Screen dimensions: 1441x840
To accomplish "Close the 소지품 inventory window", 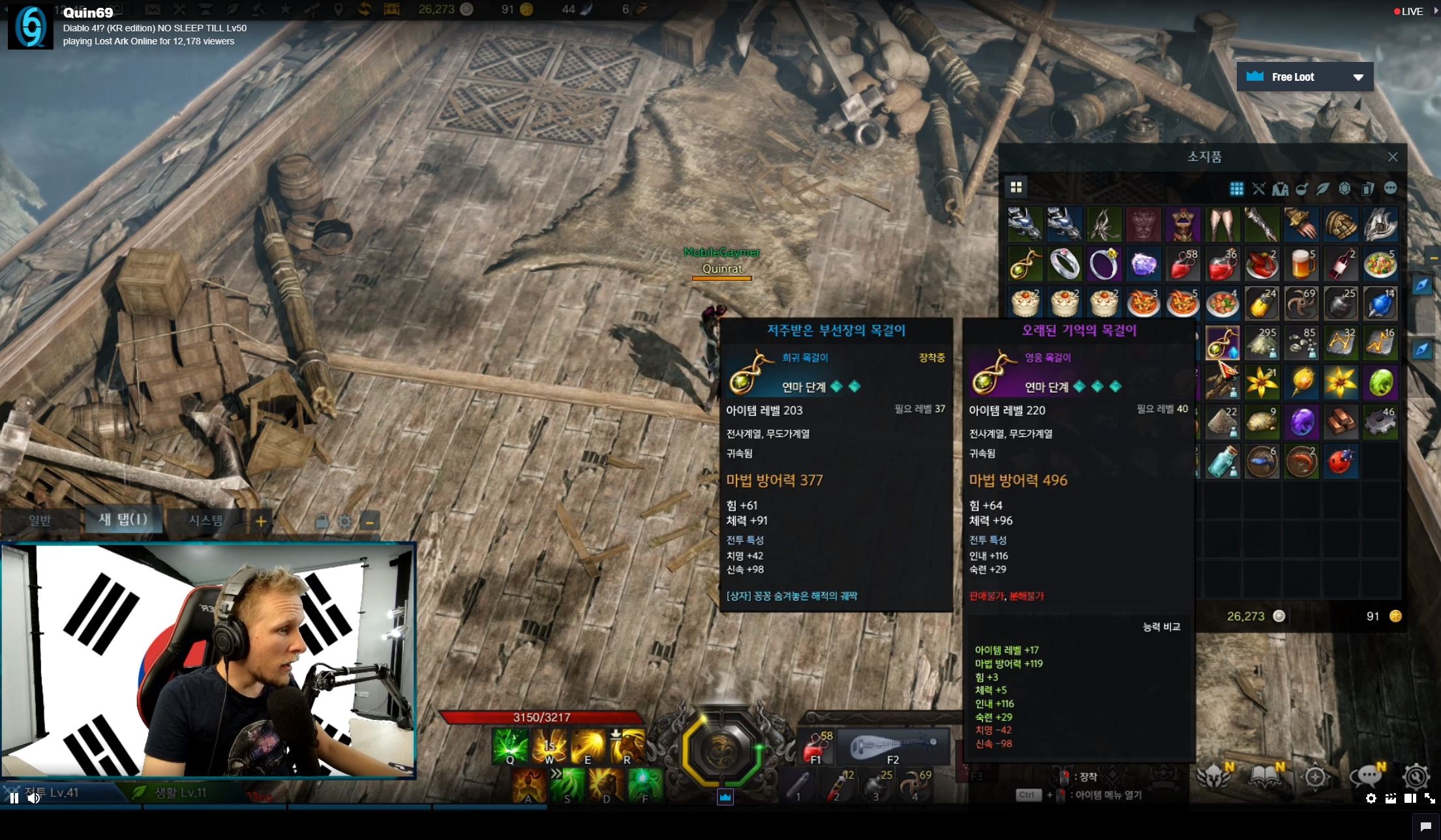I will pyautogui.click(x=1393, y=157).
